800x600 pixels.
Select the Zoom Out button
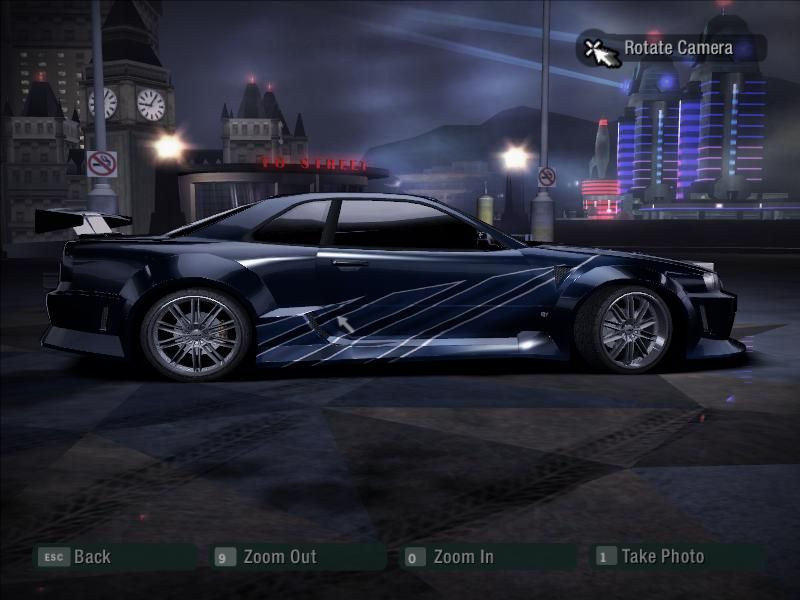(x=279, y=557)
